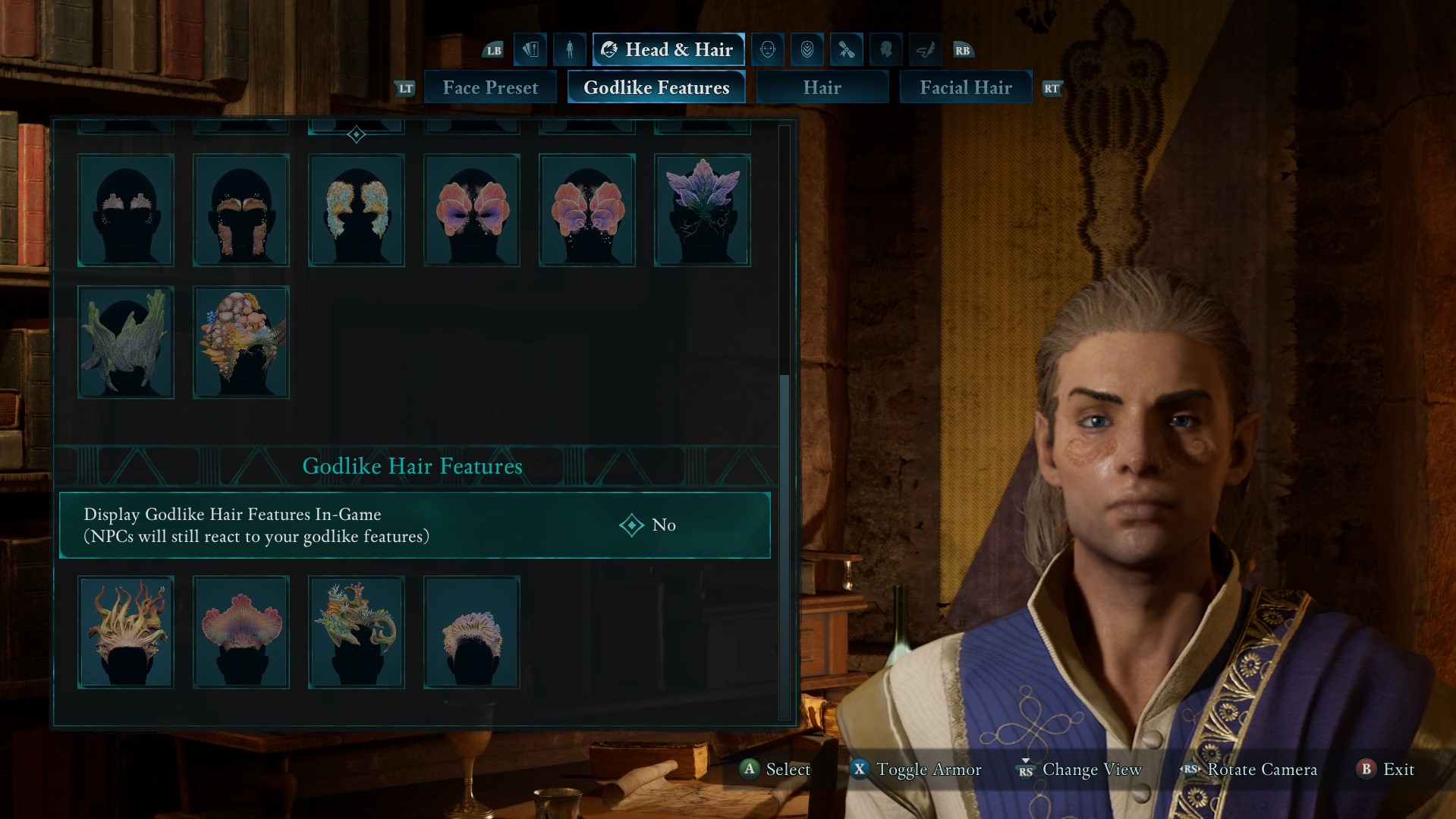The image size is (1456, 819).
Task: Open the Head & Hair category
Action: point(668,50)
